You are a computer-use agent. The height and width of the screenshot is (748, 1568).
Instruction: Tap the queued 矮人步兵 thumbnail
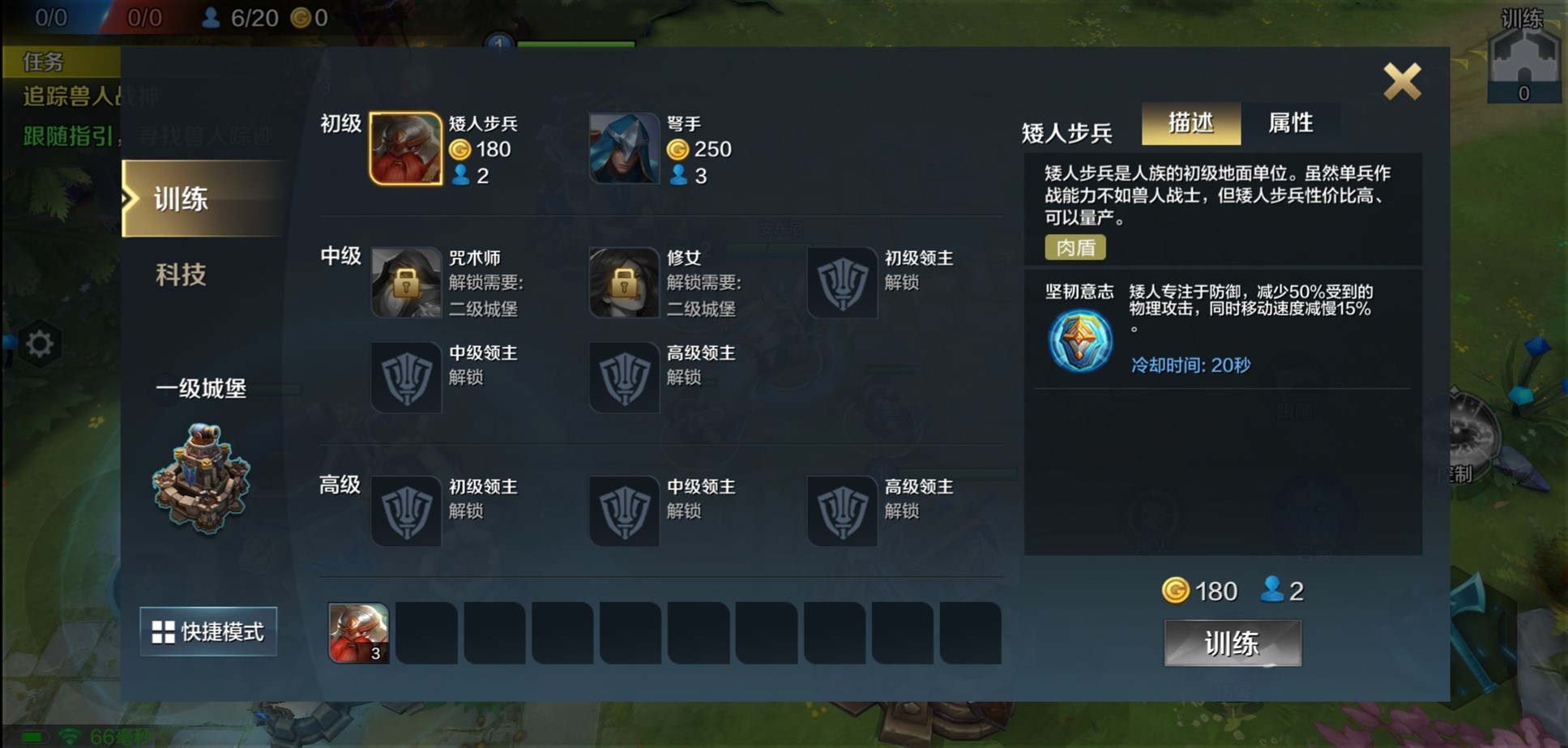[x=357, y=632]
